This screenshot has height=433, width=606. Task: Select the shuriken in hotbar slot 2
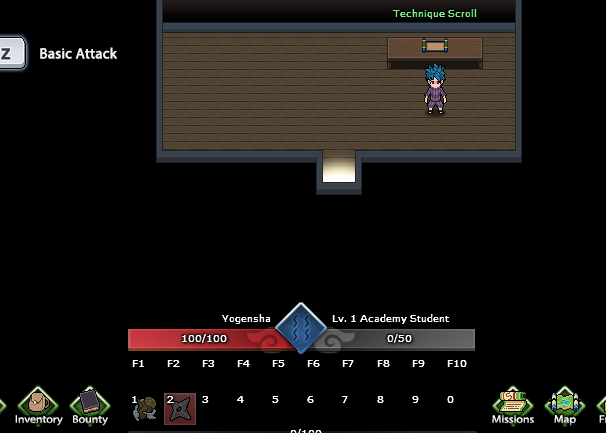181,407
